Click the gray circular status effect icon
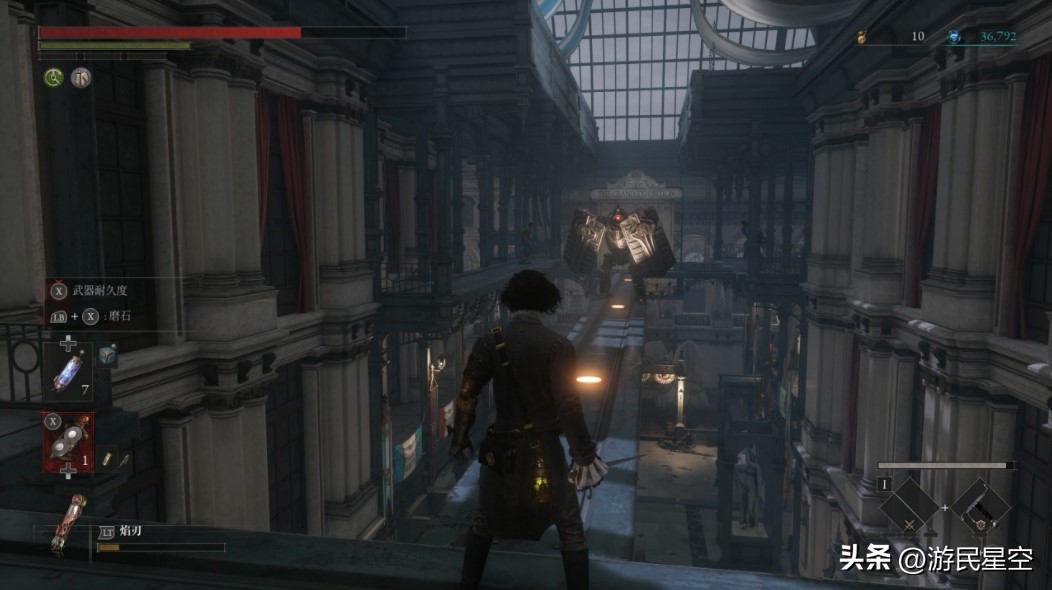This screenshot has width=1052, height=590. 81,77
